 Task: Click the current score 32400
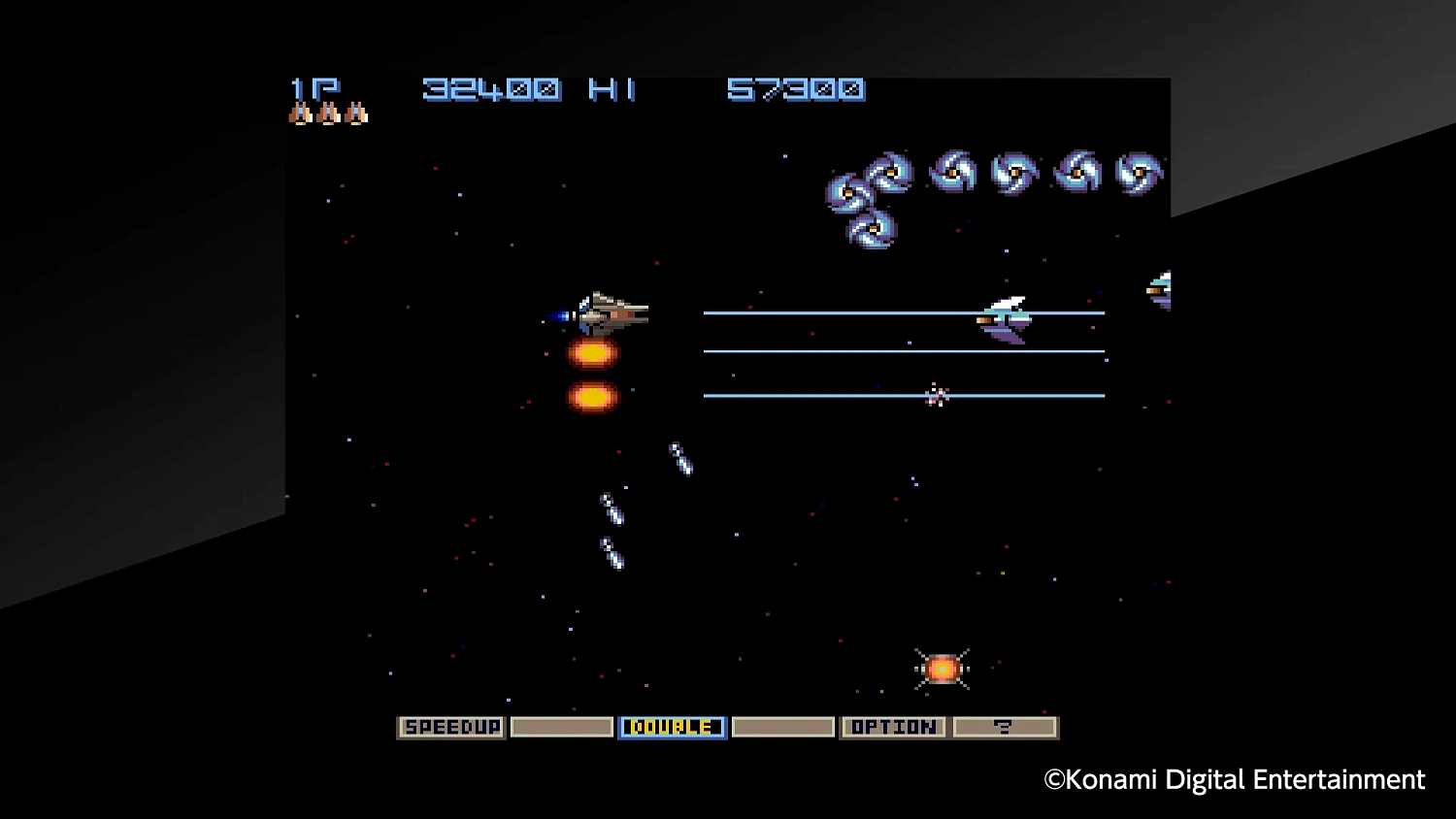[x=491, y=89]
